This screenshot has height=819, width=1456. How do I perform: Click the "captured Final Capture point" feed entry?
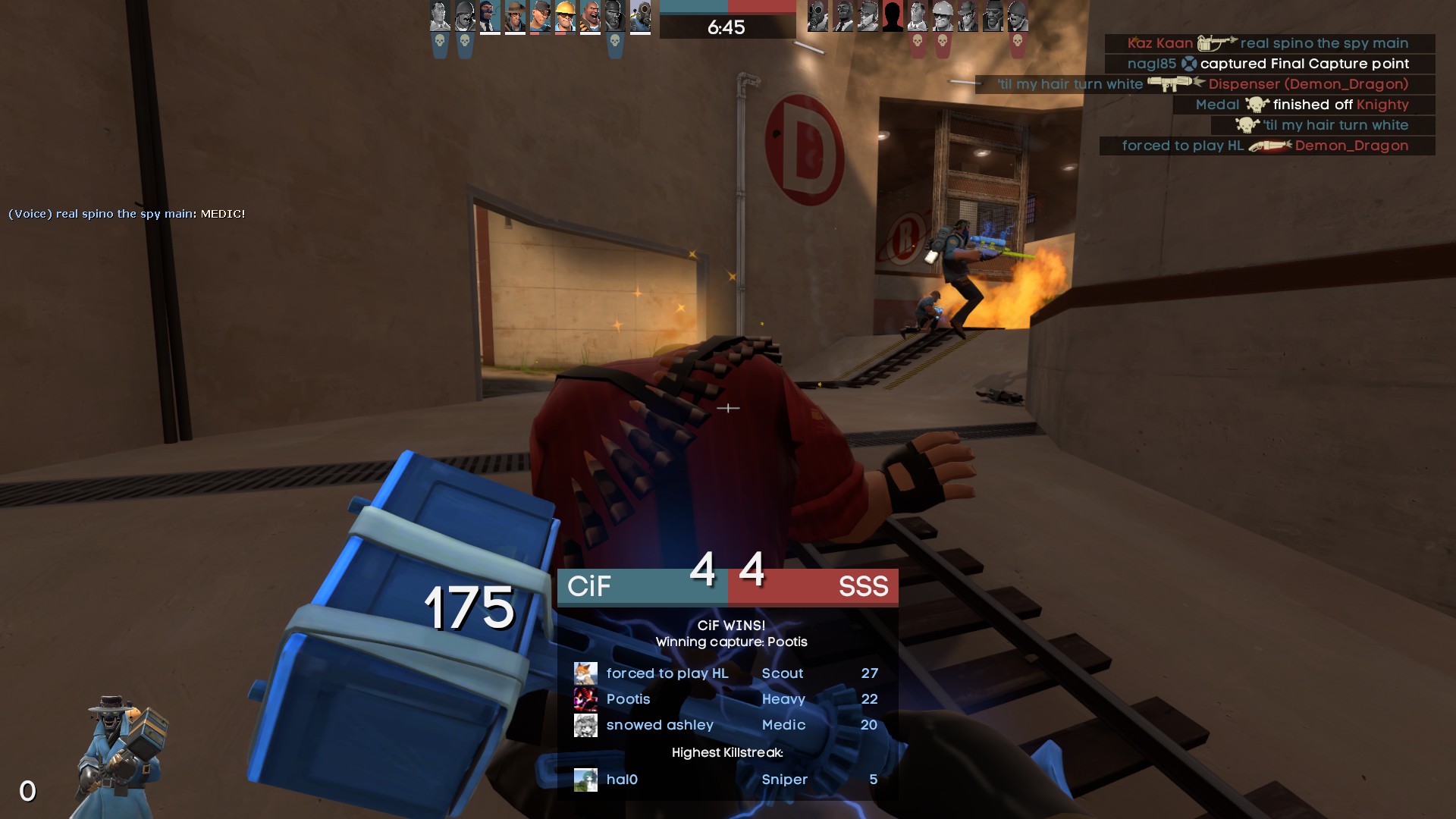[x=1269, y=64]
